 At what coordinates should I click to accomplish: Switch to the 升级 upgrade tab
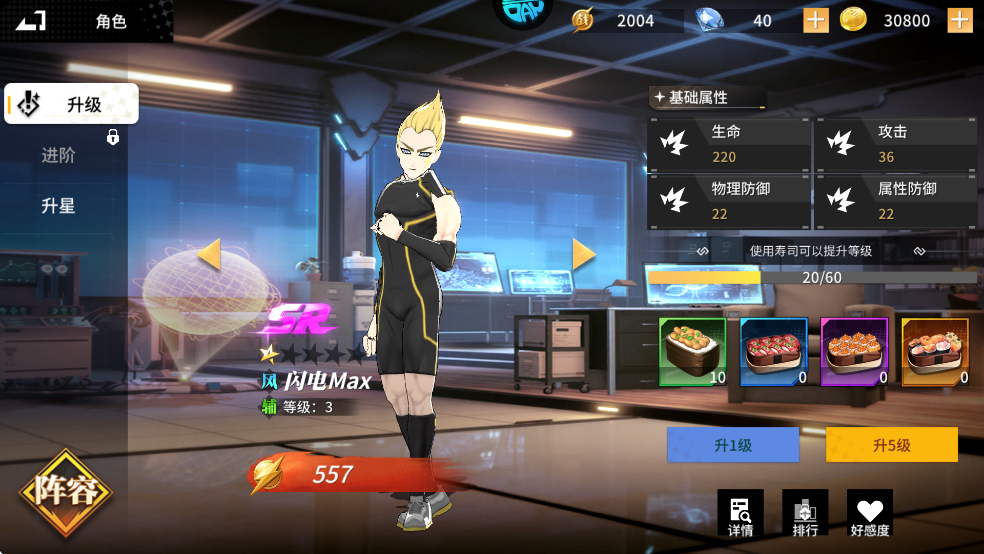click(x=72, y=104)
